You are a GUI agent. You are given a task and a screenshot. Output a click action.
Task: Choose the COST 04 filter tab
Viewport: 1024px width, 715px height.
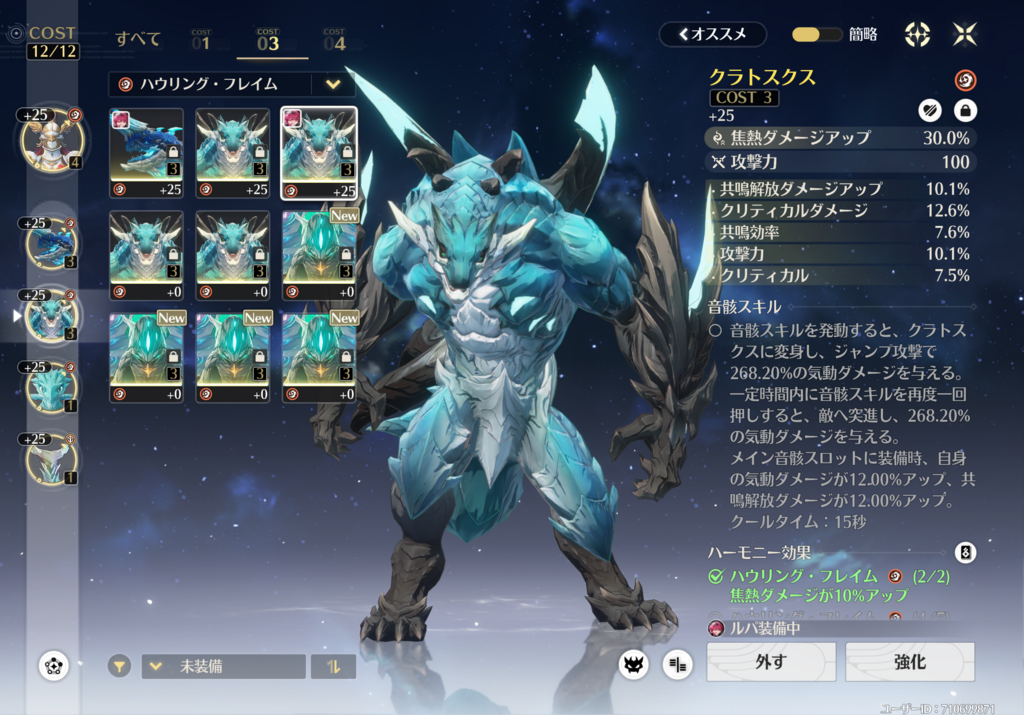click(x=334, y=40)
